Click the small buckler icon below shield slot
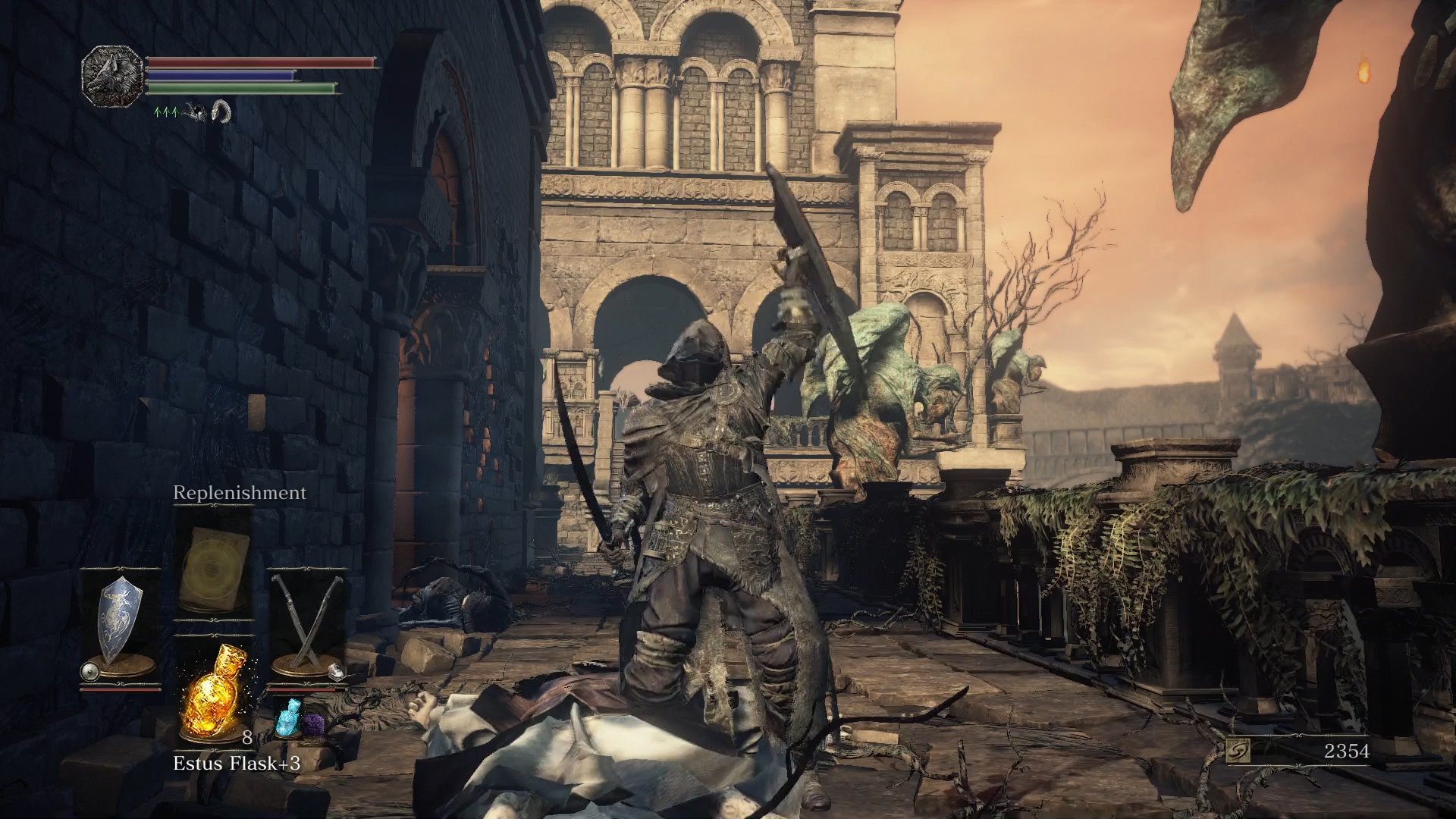1456x819 pixels. pyautogui.click(x=89, y=671)
